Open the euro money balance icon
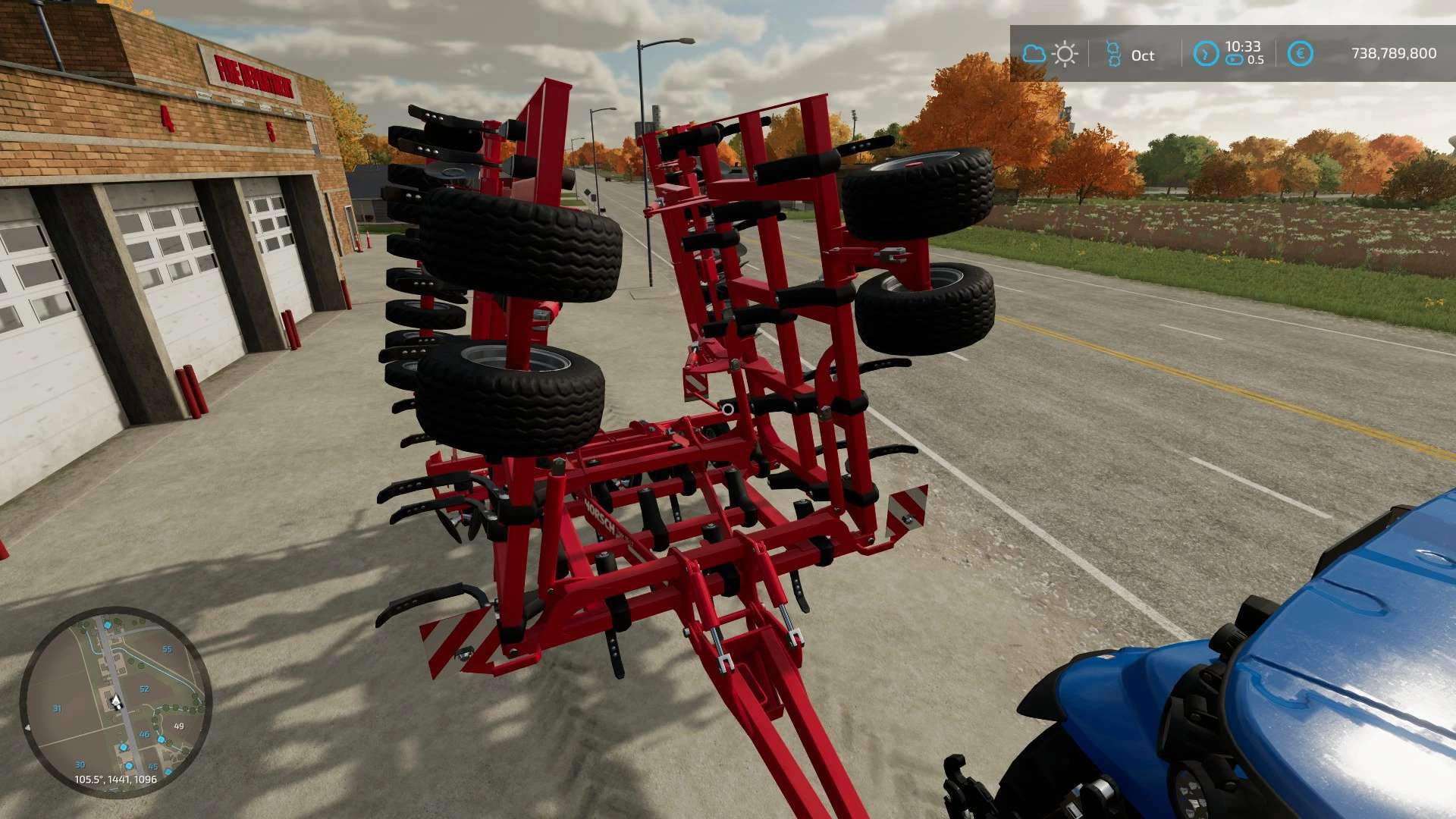 click(1300, 54)
